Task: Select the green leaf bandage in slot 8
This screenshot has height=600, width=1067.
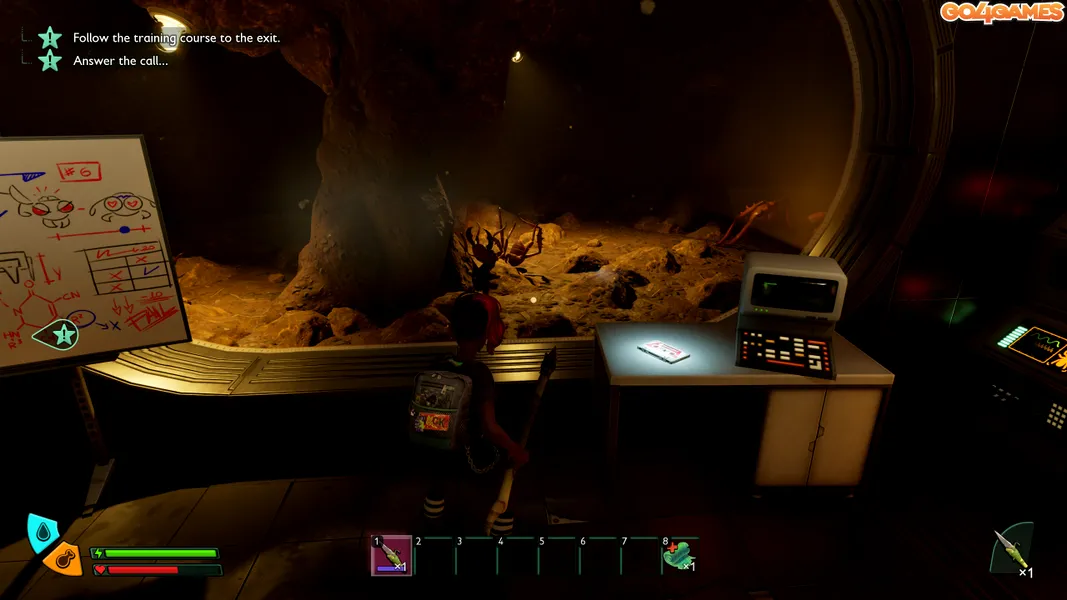Action: pos(677,556)
